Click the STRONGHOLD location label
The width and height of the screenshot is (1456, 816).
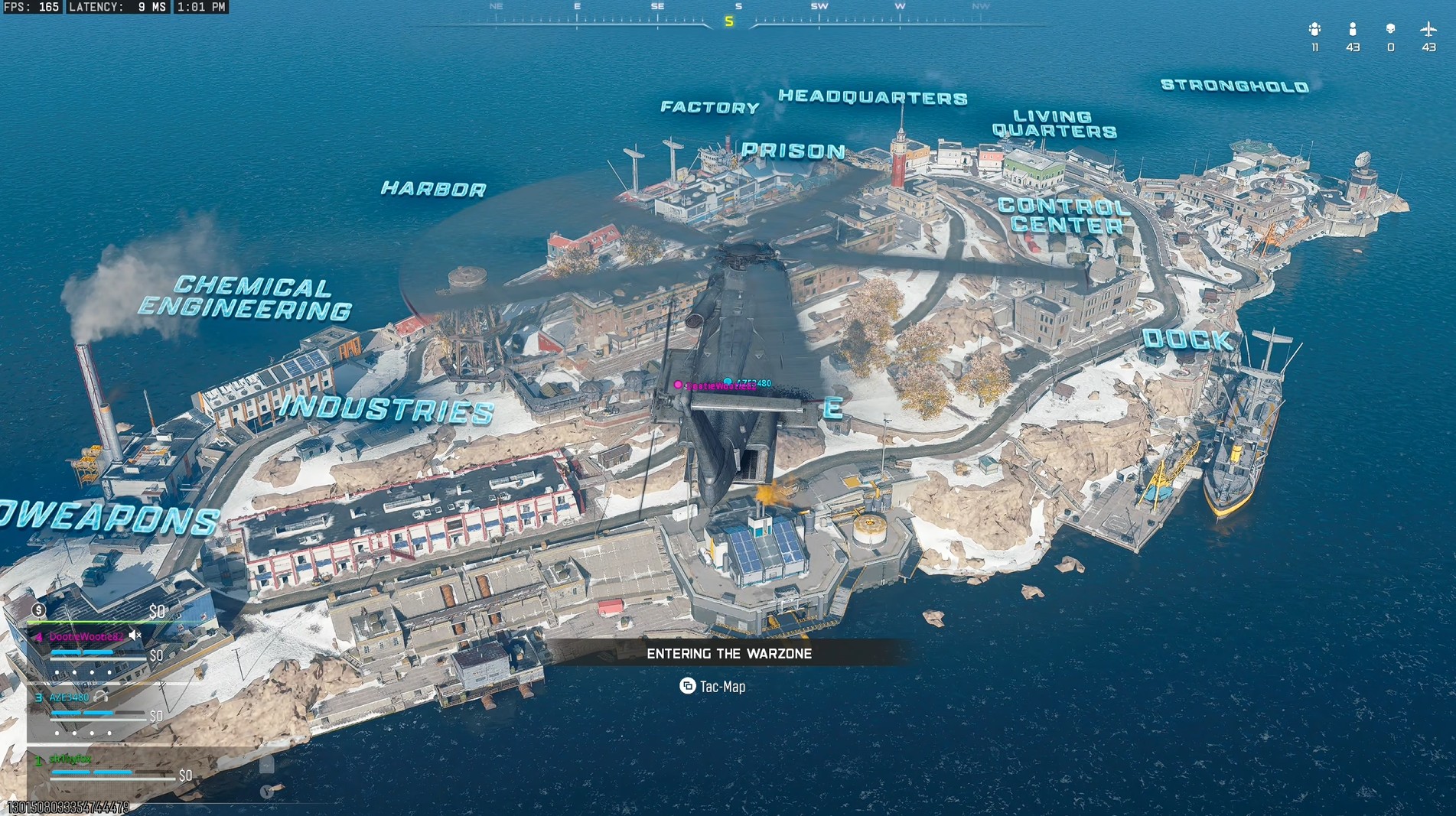pyautogui.click(x=1232, y=86)
